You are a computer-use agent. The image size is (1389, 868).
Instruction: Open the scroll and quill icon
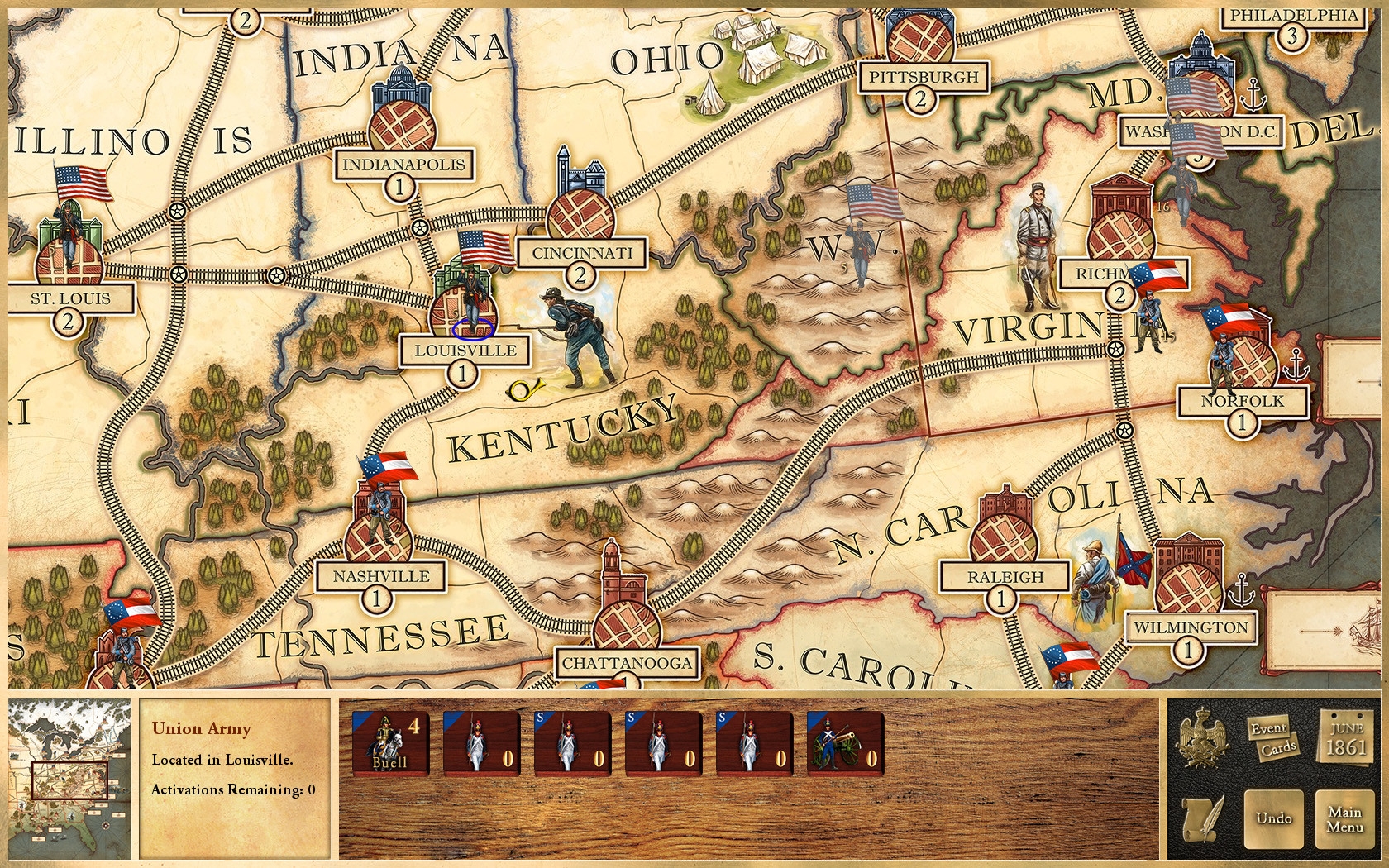click(x=1203, y=818)
